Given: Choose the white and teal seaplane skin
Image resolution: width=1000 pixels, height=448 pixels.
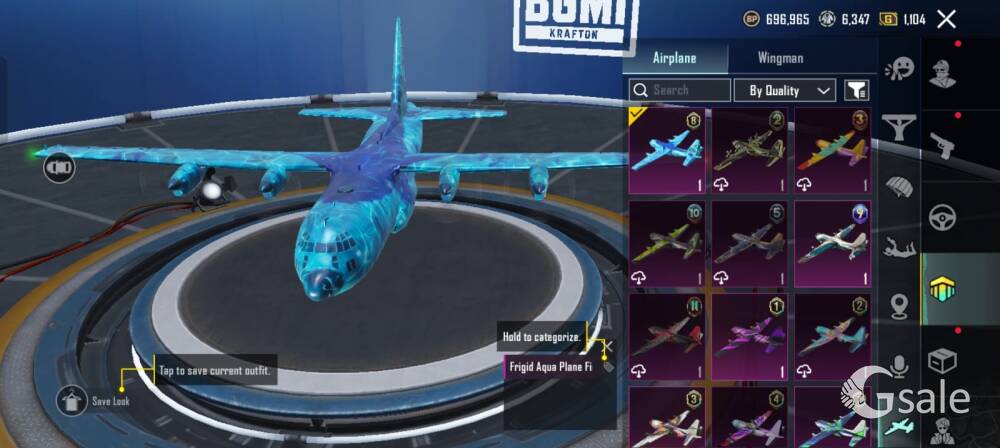Looking at the screenshot, I should click(x=832, y=243).
